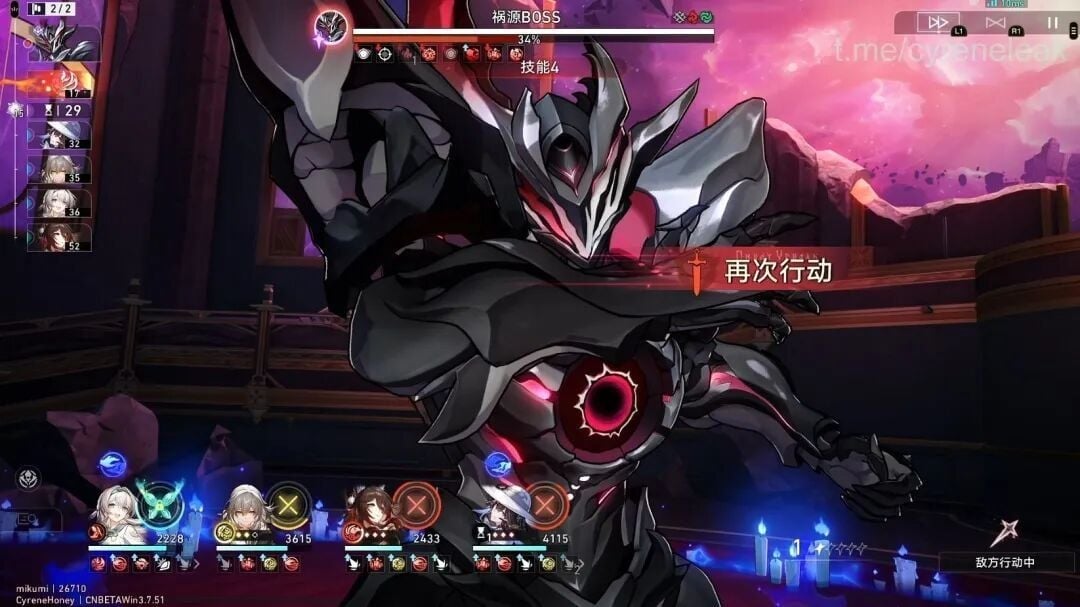
Task: Click the boss round portrait beside its HP bar
Action: [x=331, y=27]
